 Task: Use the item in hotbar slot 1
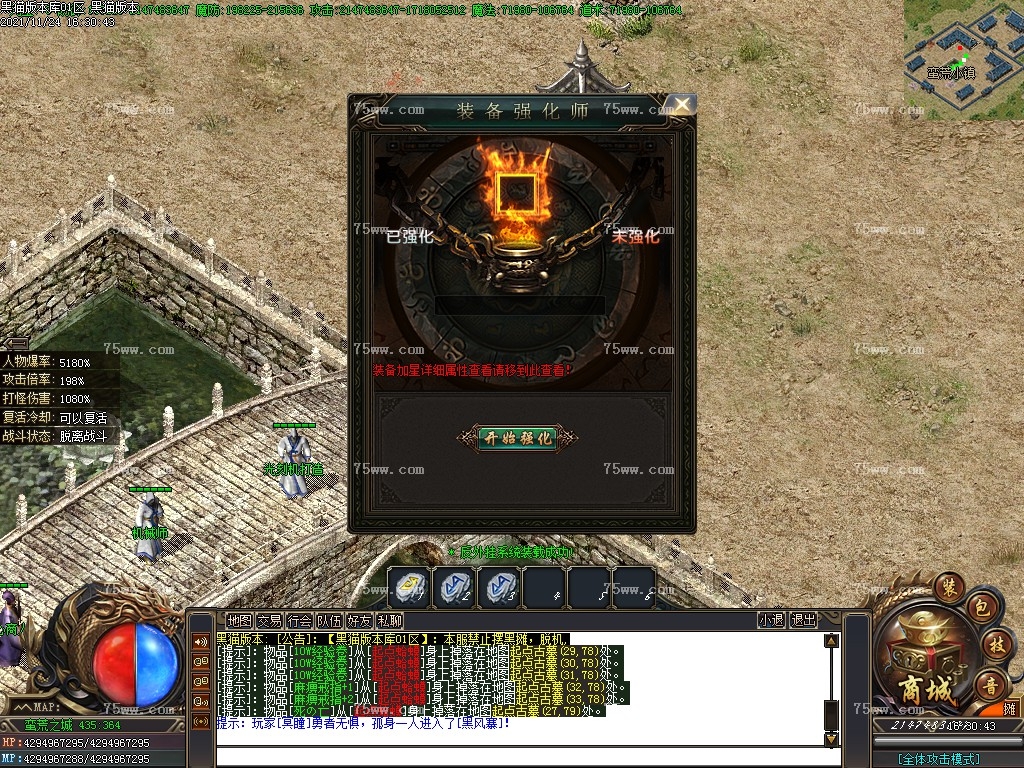click(x=409, y=587)
